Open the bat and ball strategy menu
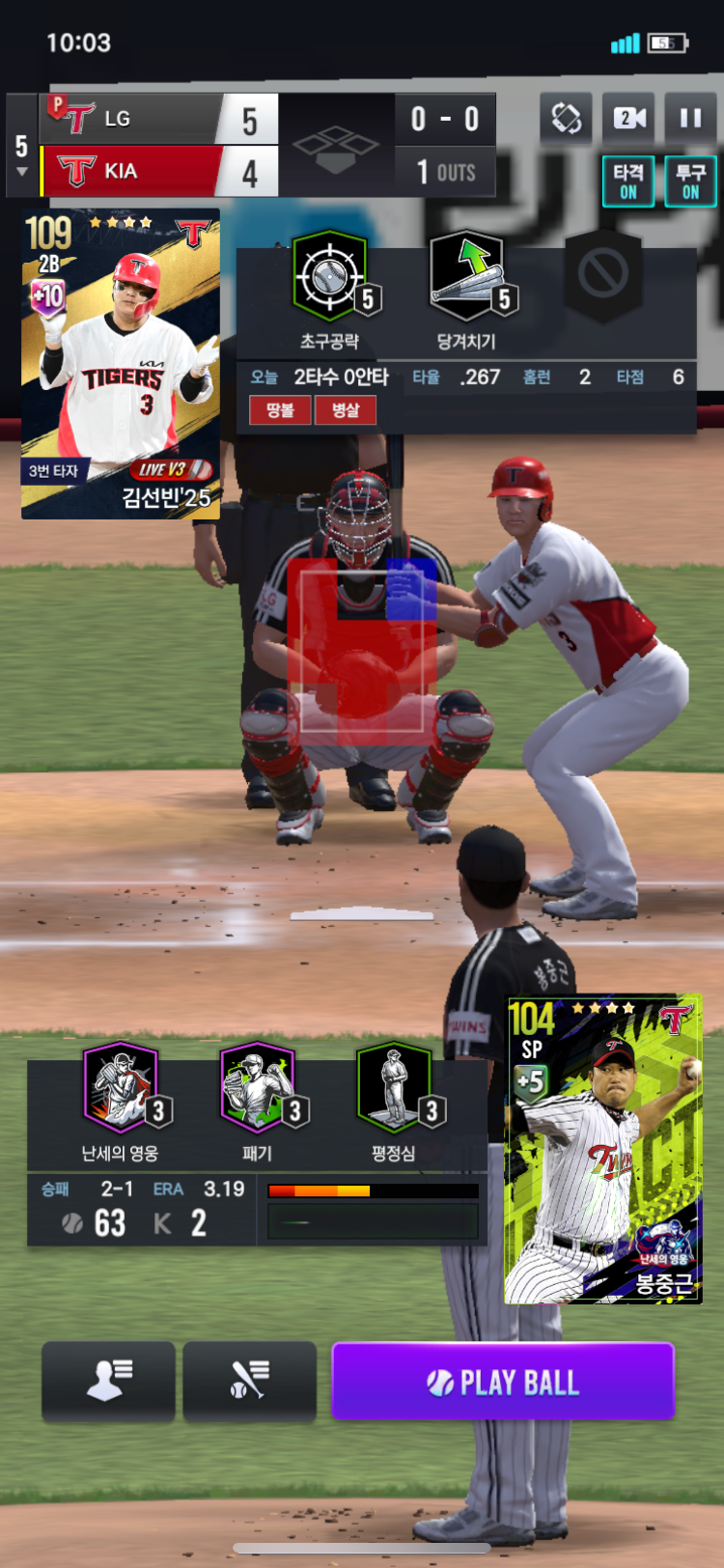This screenshot has width=724, height=1568. coord(249,1382)
